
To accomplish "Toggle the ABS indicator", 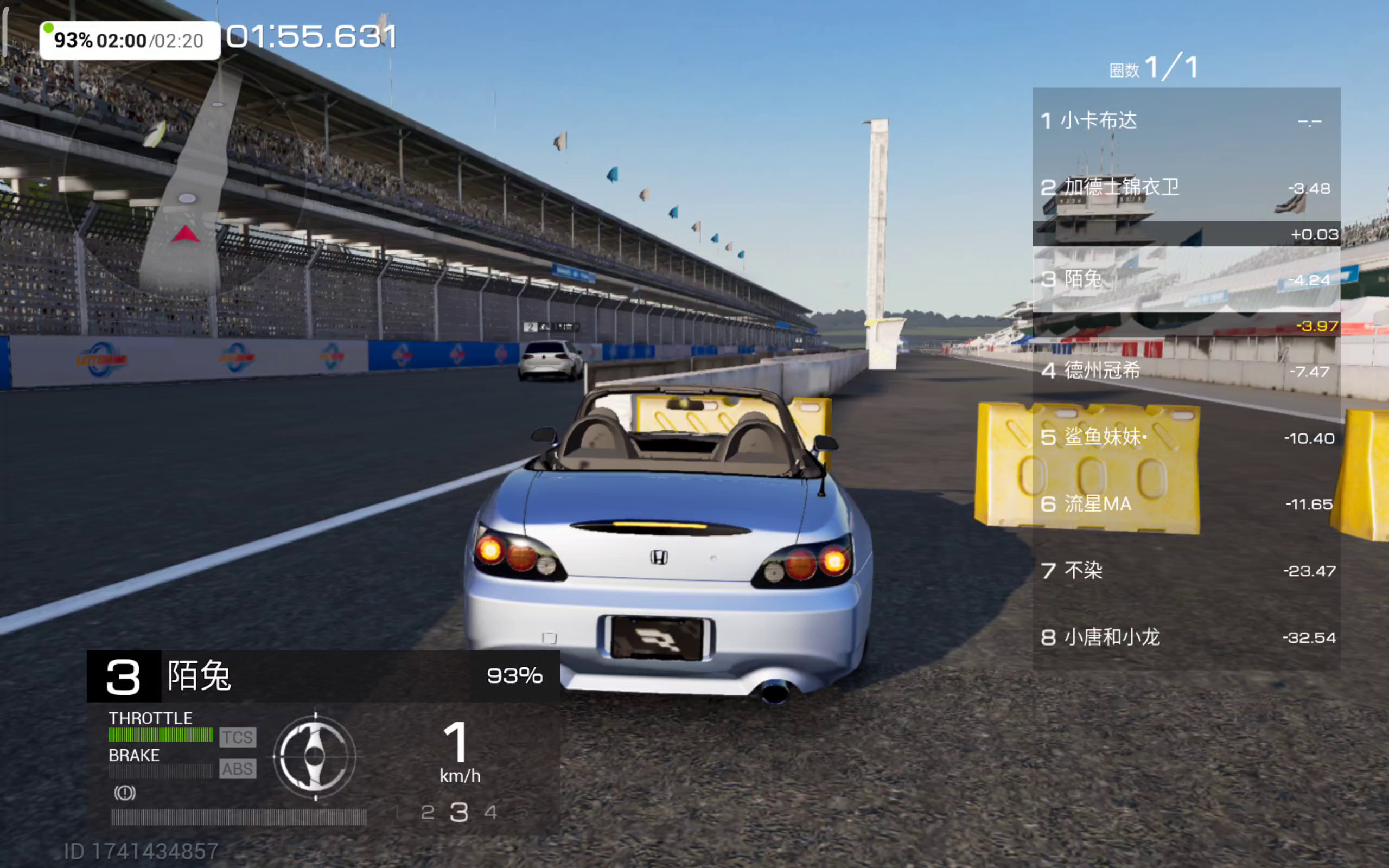I will (238, 769).
